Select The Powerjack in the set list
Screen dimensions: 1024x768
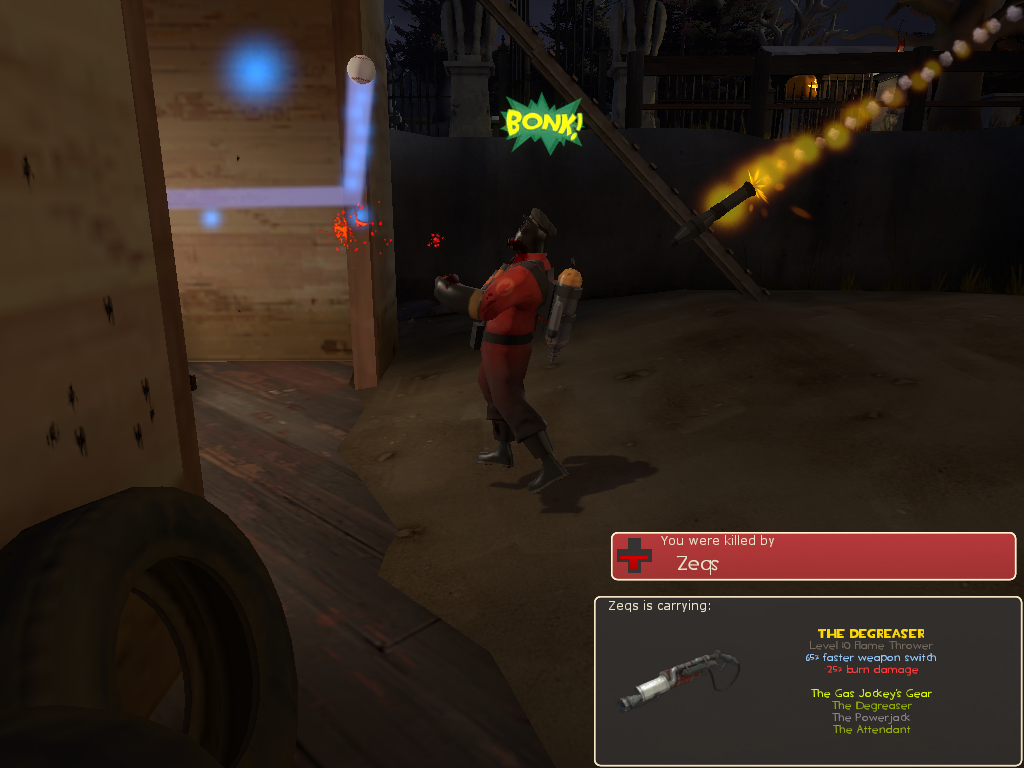click(x=871, y=718)
